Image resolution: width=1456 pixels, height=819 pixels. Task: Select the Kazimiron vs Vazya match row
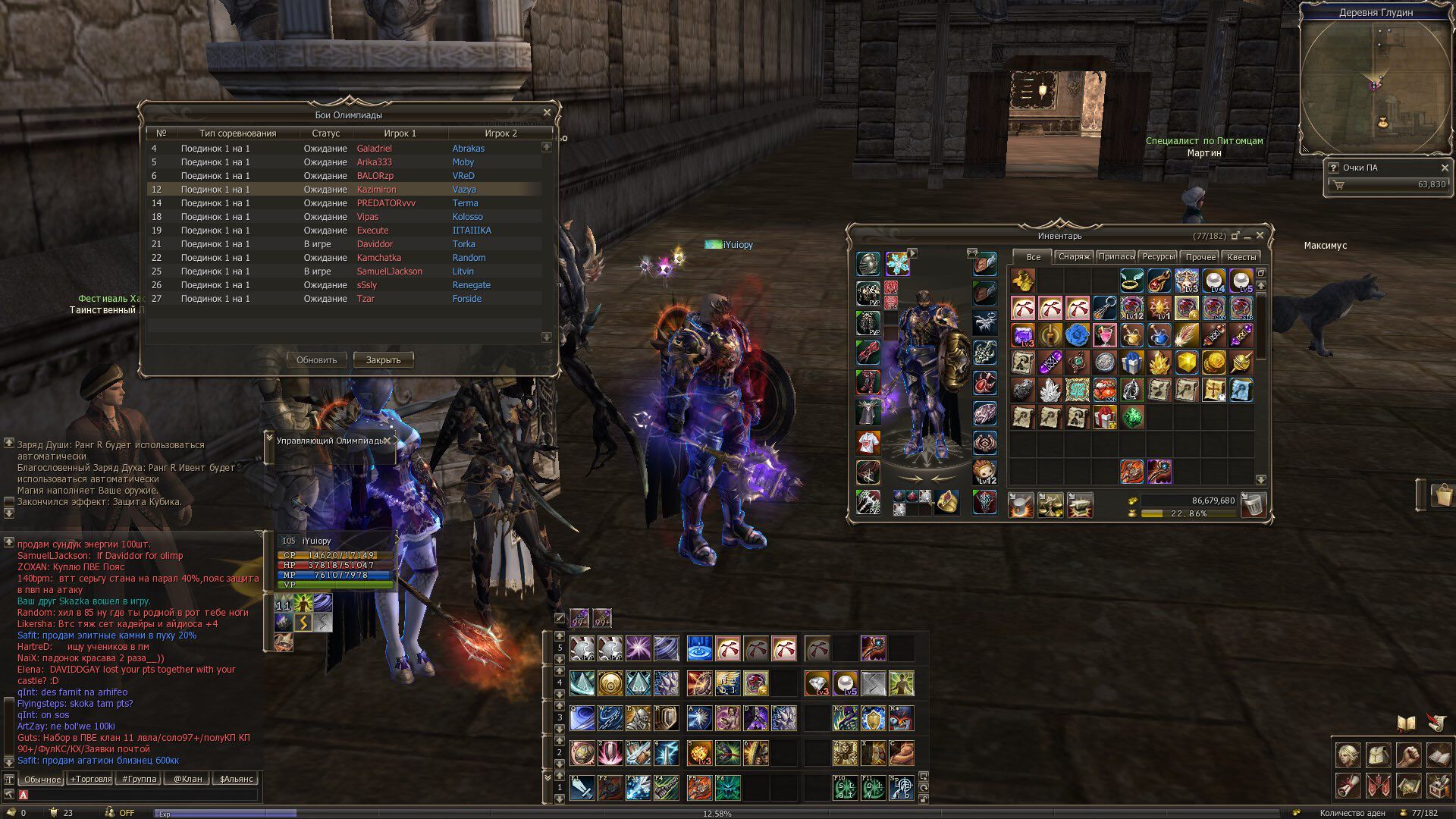click(345, 190)
